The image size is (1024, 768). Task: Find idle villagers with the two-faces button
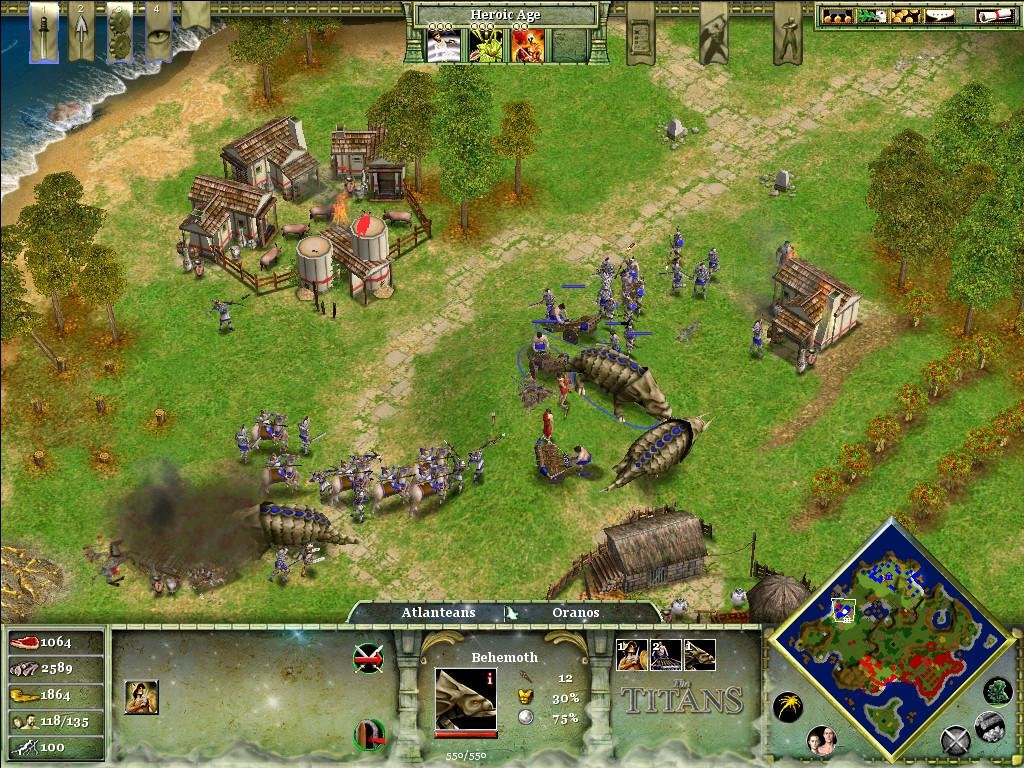(x=821, y=740)
